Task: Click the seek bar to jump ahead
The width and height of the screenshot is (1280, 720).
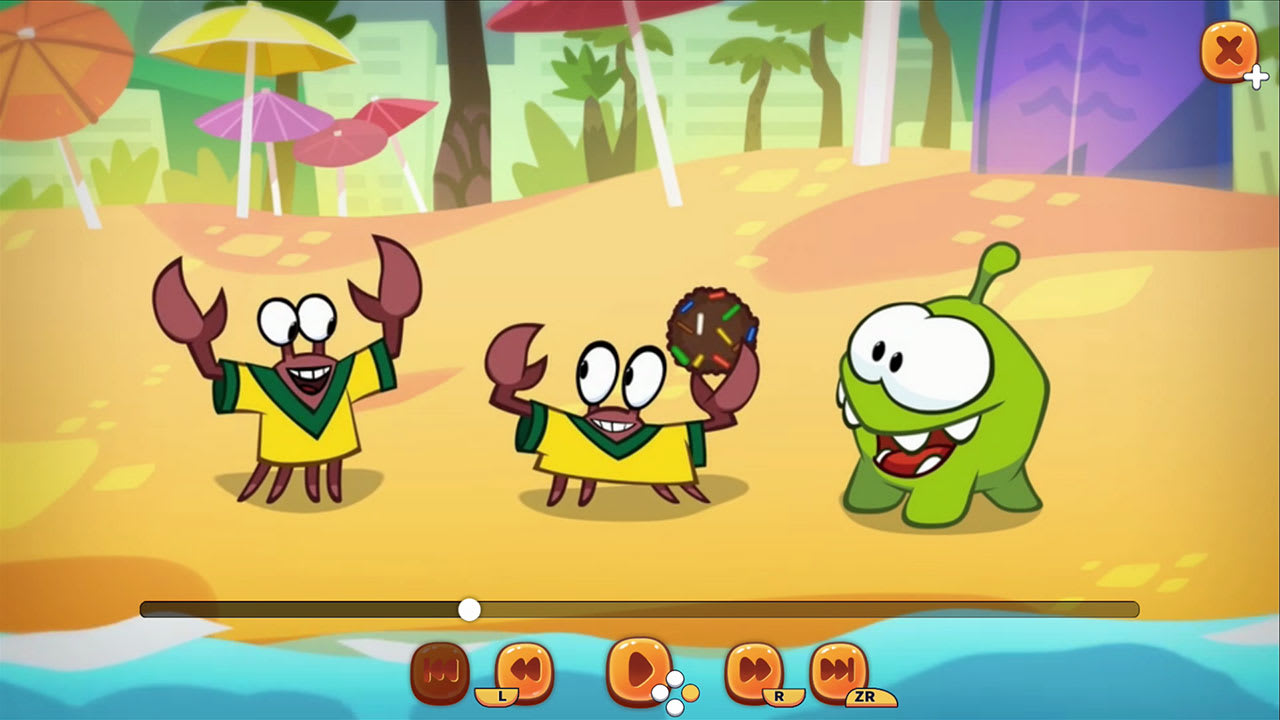Action: pos(800,607)
